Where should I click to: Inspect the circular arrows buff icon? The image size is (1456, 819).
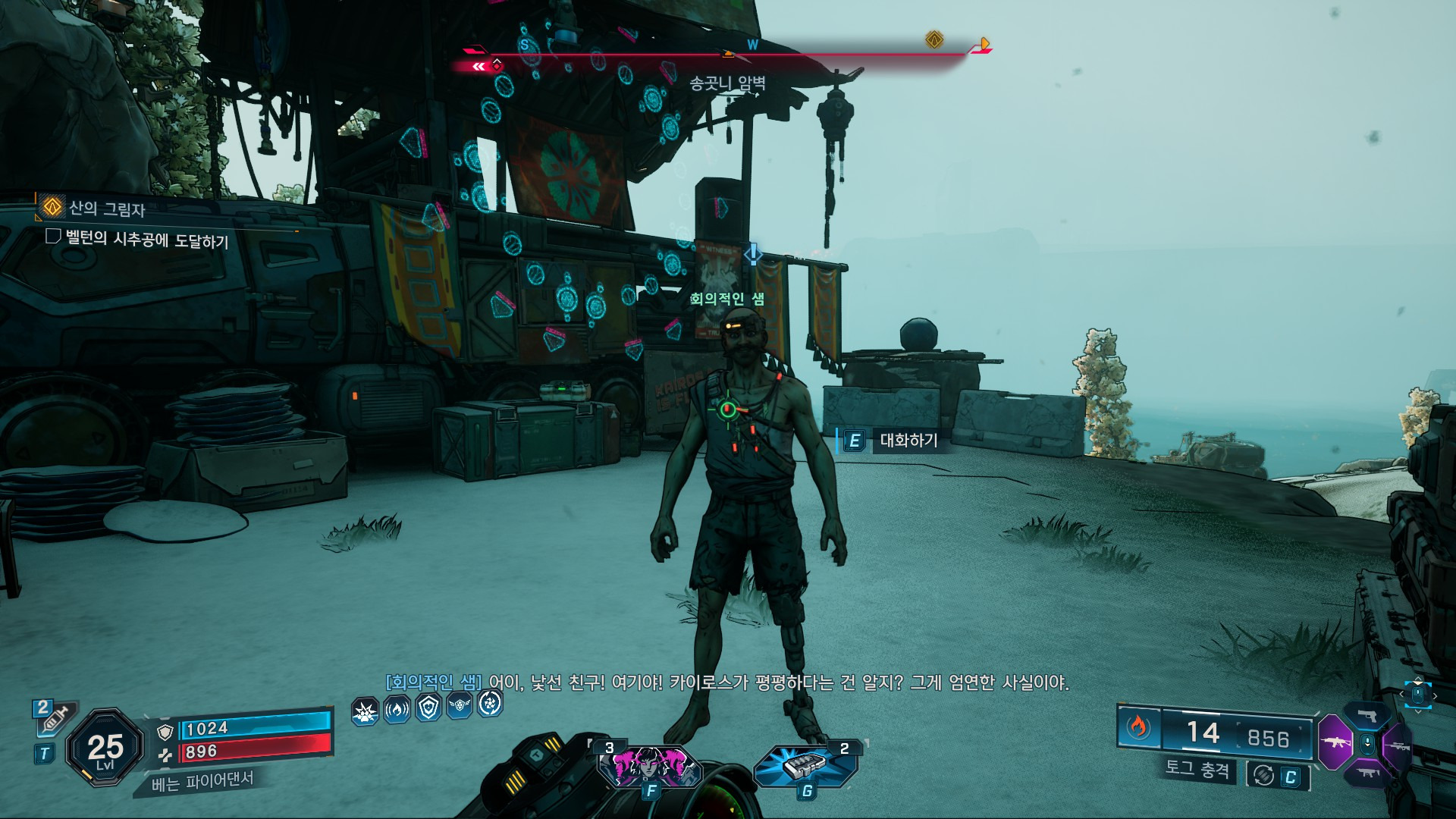(490, 704)
